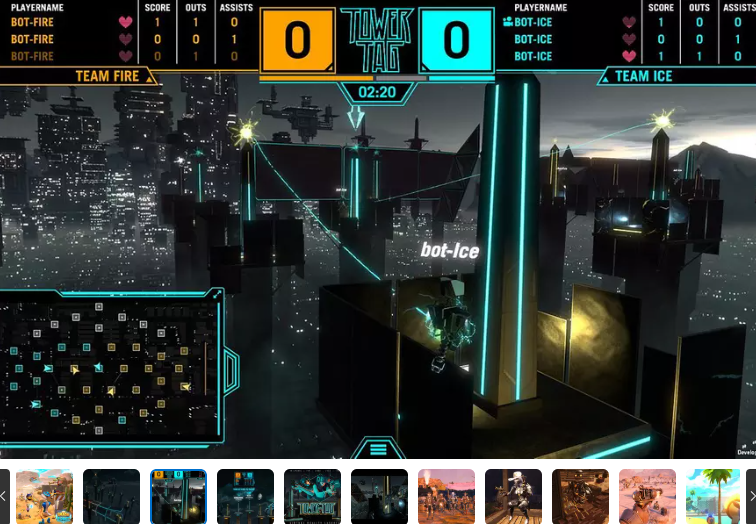Select the Tower Tag logo thumbnail
Viewport: 756px width, 524px height.
coord(312,496)
